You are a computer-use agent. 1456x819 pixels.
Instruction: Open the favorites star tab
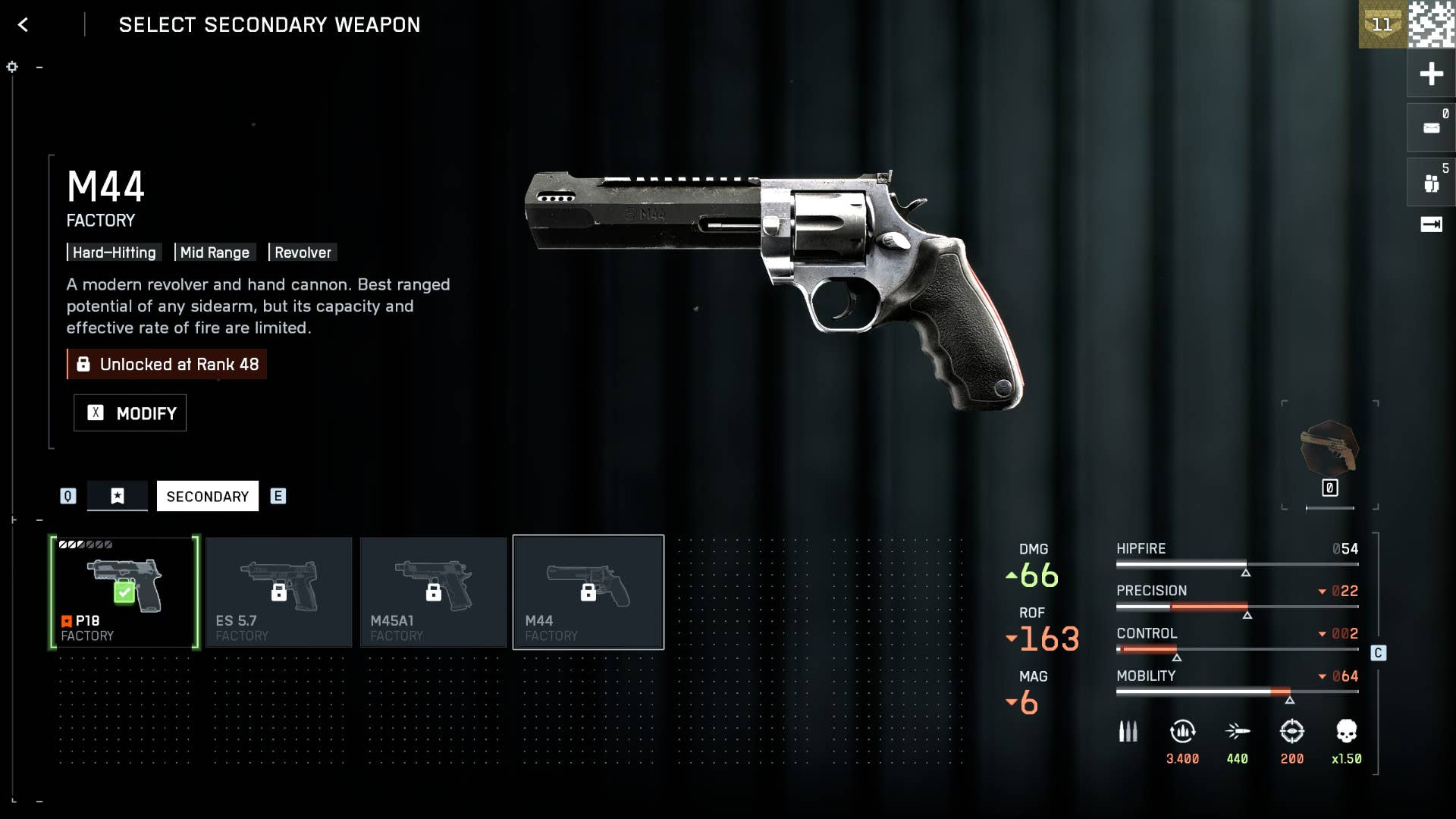[118, 496]
